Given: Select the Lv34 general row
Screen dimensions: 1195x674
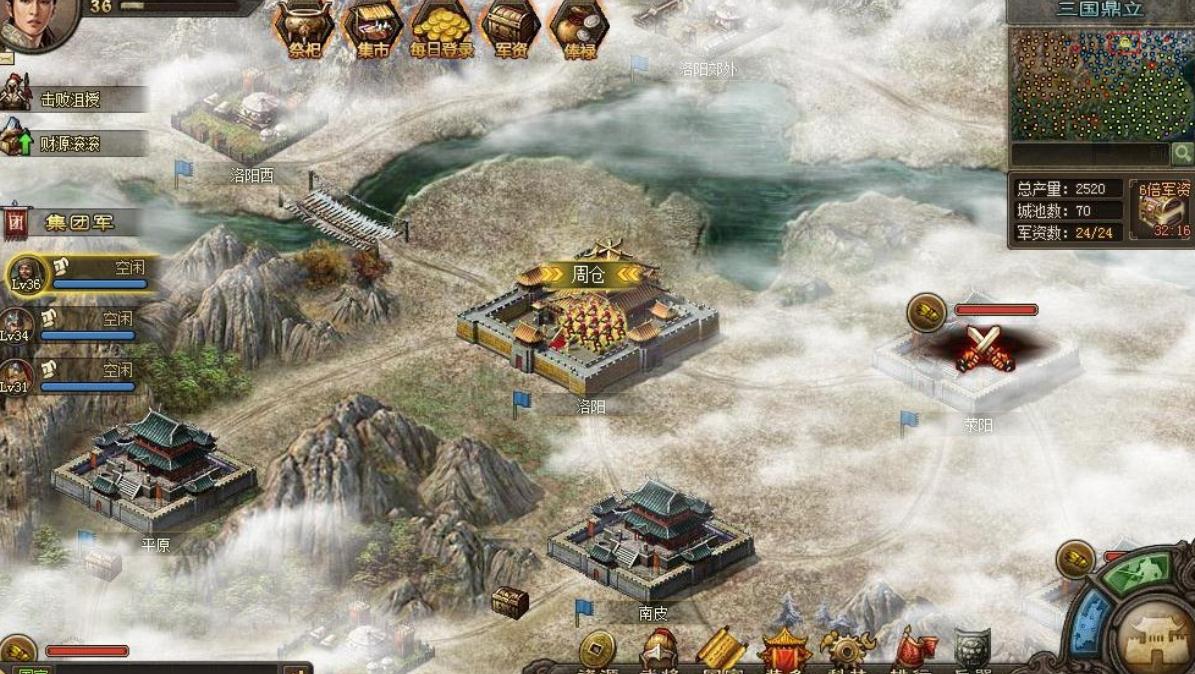Looking at the screenshot, I should point(75,325).
